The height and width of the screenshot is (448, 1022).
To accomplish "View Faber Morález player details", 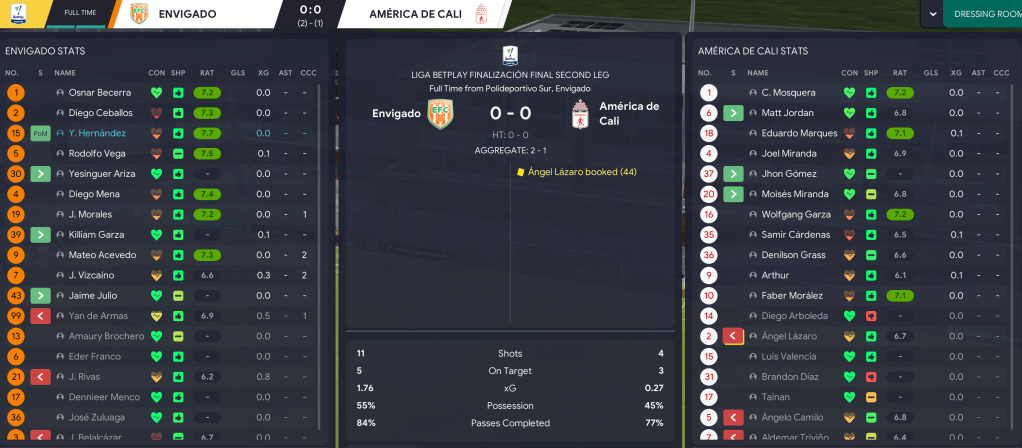I will click(786, 296).
